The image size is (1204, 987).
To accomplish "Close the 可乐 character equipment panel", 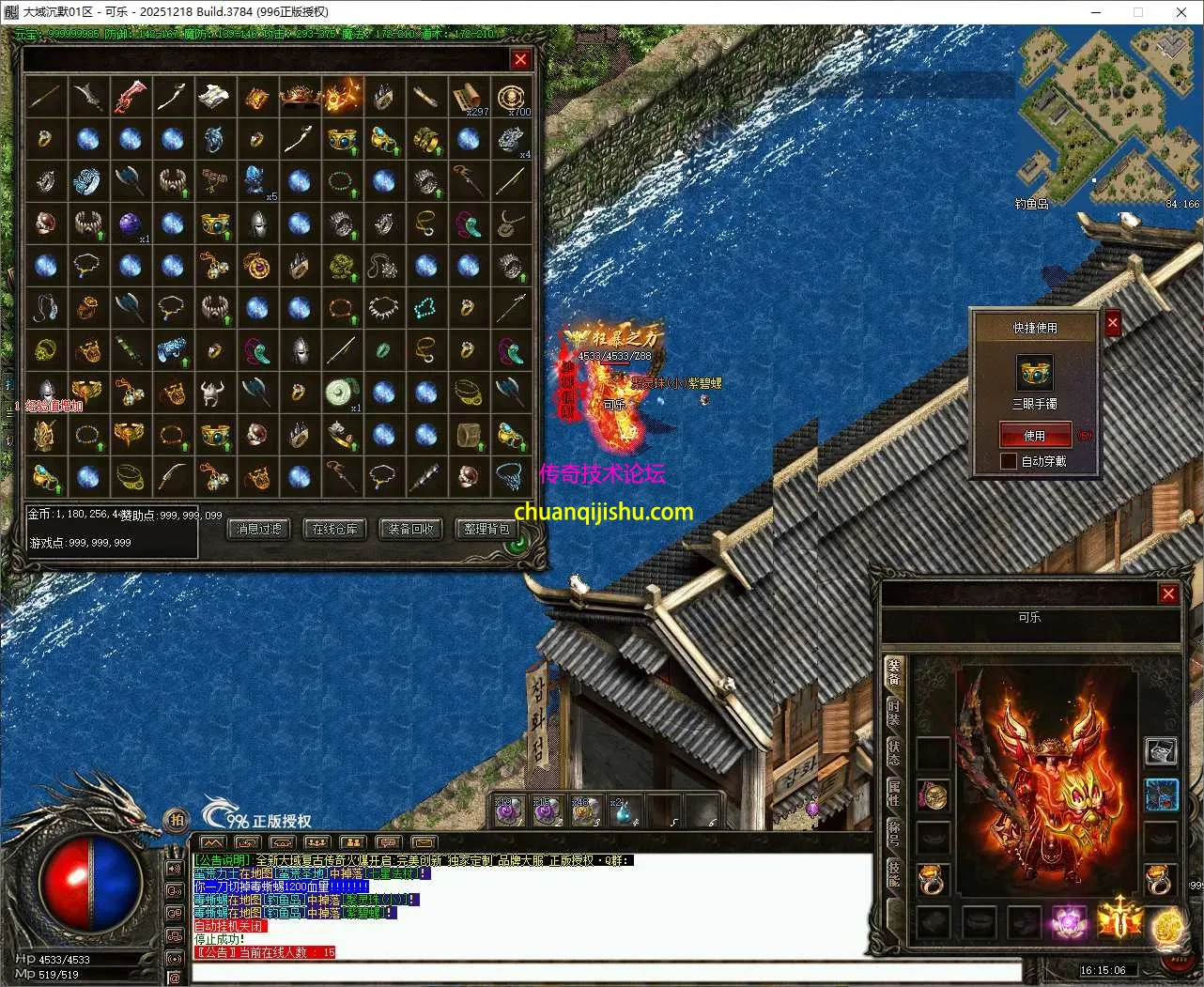I will pyautogui.click(x=1168, y=594).
